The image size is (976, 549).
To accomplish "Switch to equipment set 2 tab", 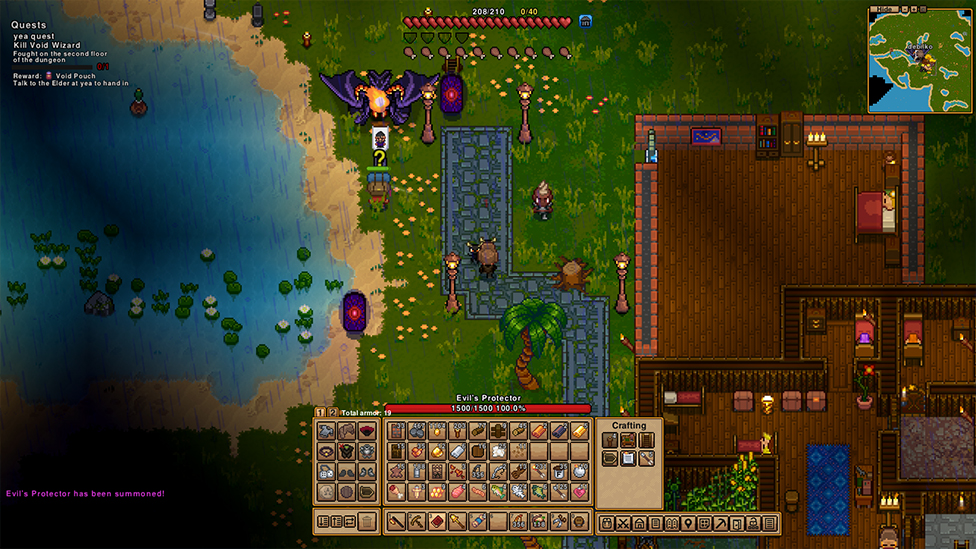I will tap(331, 412).
